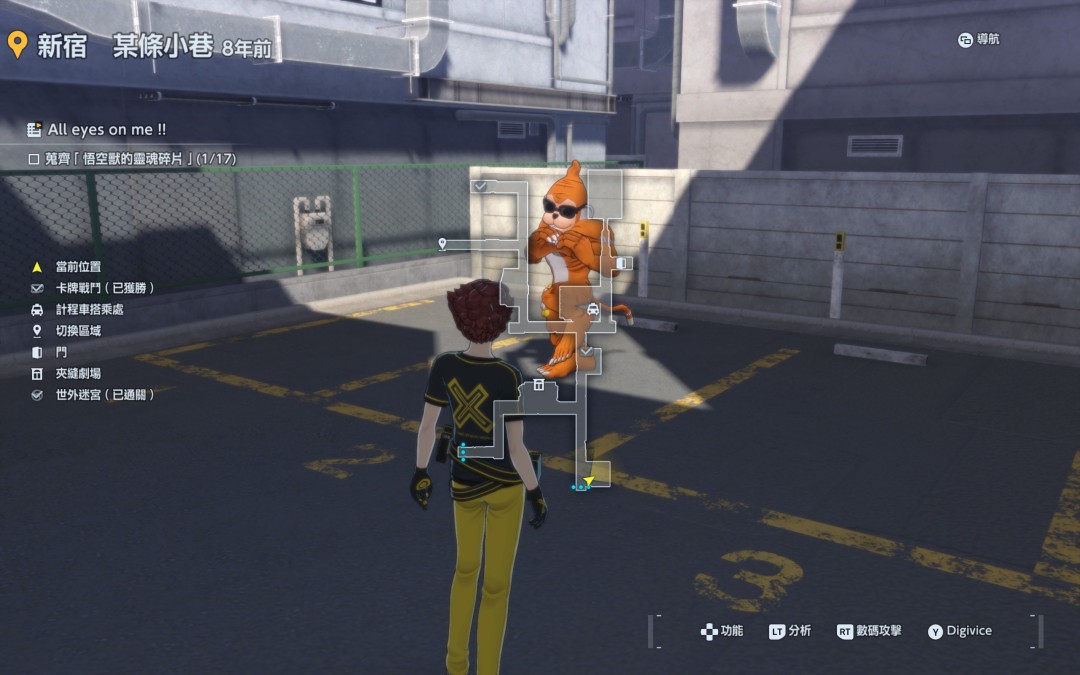Viewport: 1080px width, 675px height.
Task: Select the 當前位置 legend entry
Action: pyautogui.click(x=78, y=266)
